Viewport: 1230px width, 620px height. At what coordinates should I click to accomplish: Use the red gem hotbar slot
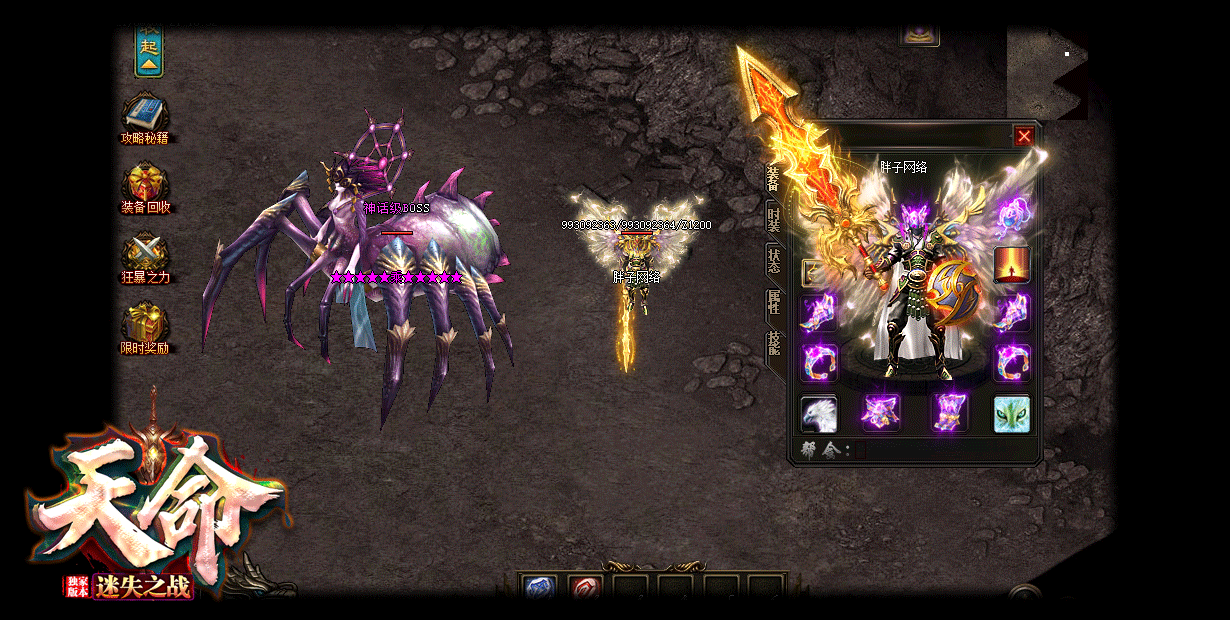[x=584, y=588]
